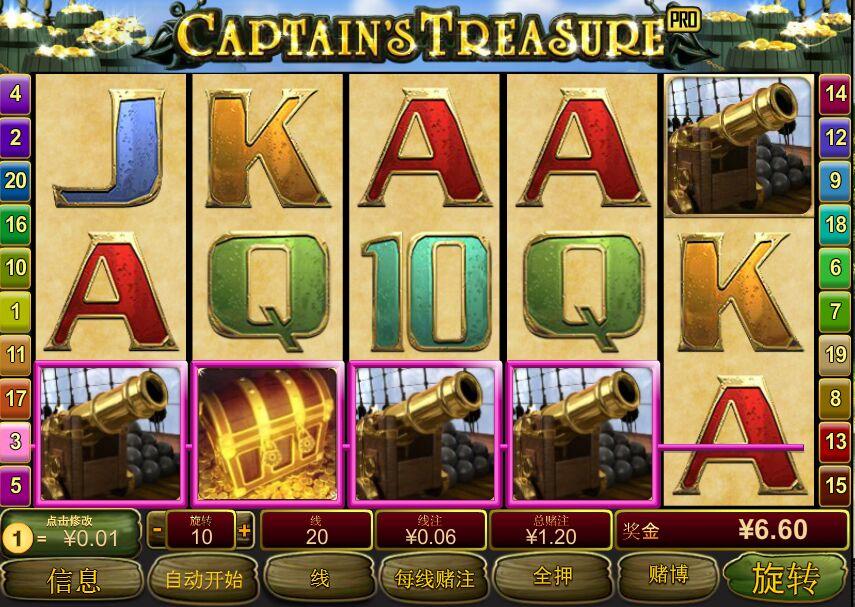Choose payline 18 green marker

pyautogui.click(x=836, y=224)
